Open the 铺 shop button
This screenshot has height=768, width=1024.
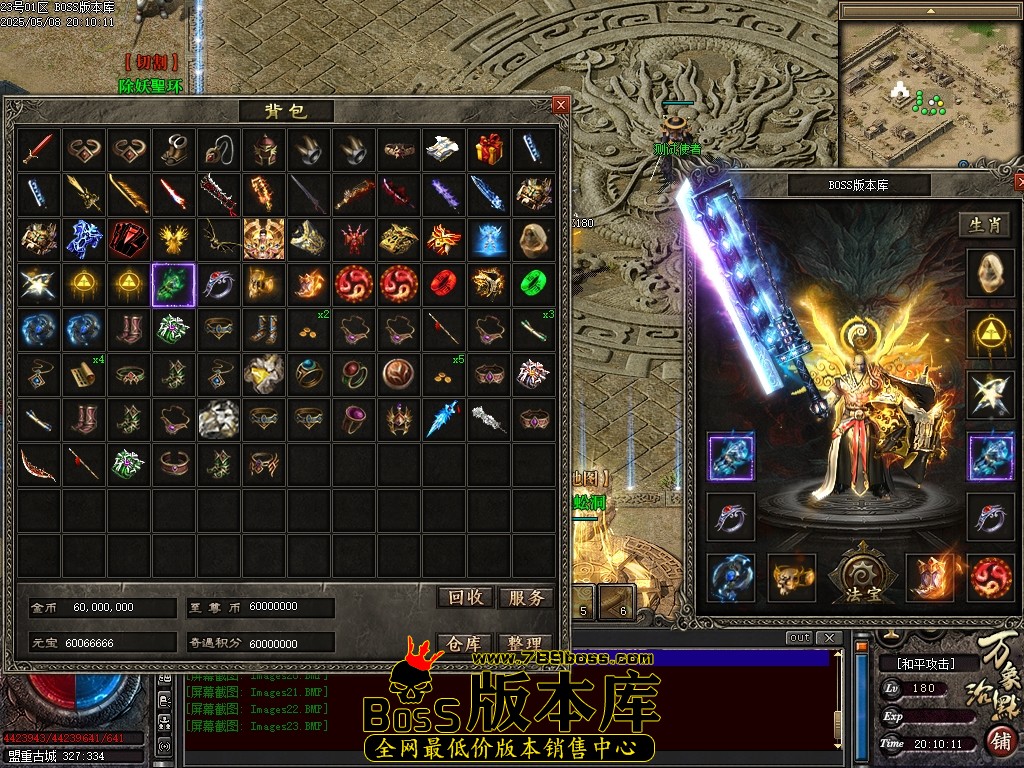click(x=1000, y=742)
